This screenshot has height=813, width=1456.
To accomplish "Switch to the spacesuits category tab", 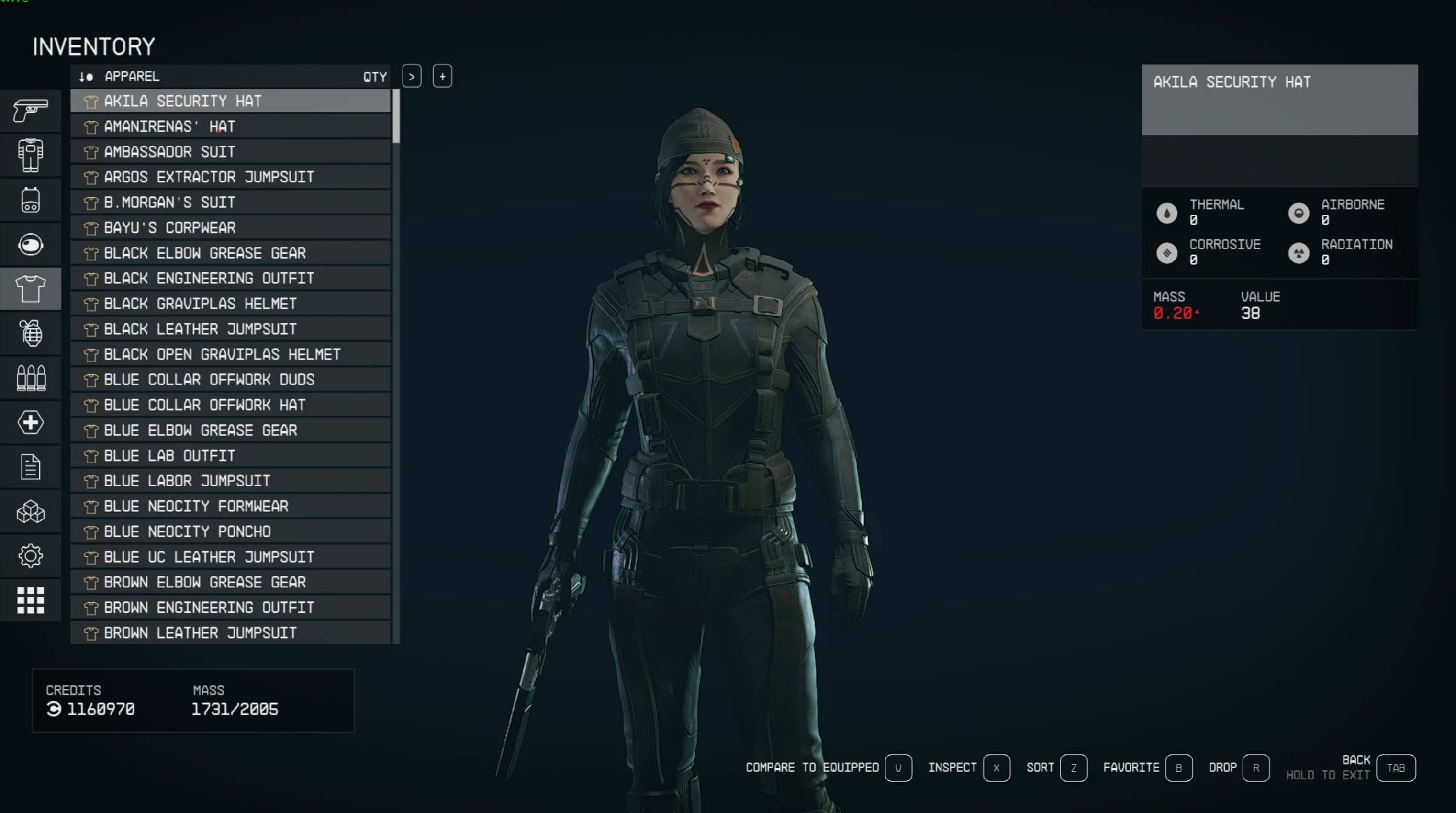I will click(x=31, y=155).
